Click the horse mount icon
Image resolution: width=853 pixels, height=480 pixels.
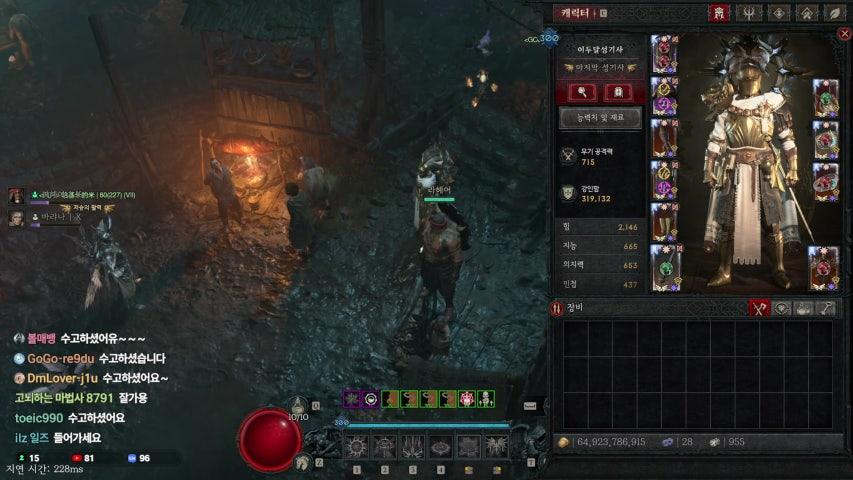click(302, 461)
